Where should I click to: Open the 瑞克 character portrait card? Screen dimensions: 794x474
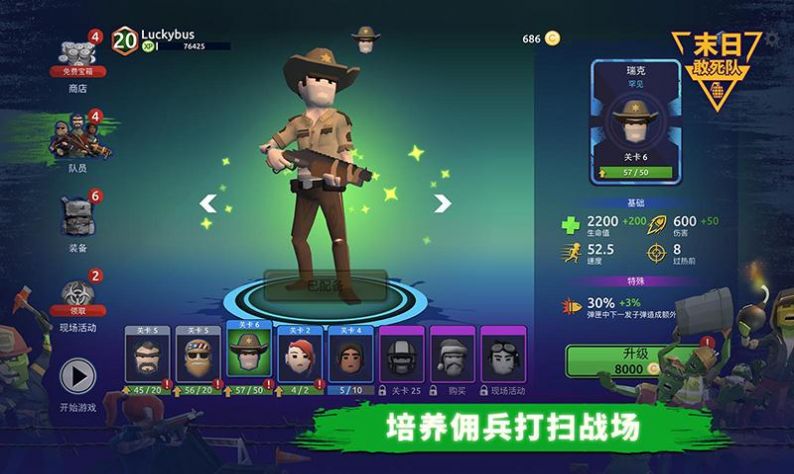(635, 120)
